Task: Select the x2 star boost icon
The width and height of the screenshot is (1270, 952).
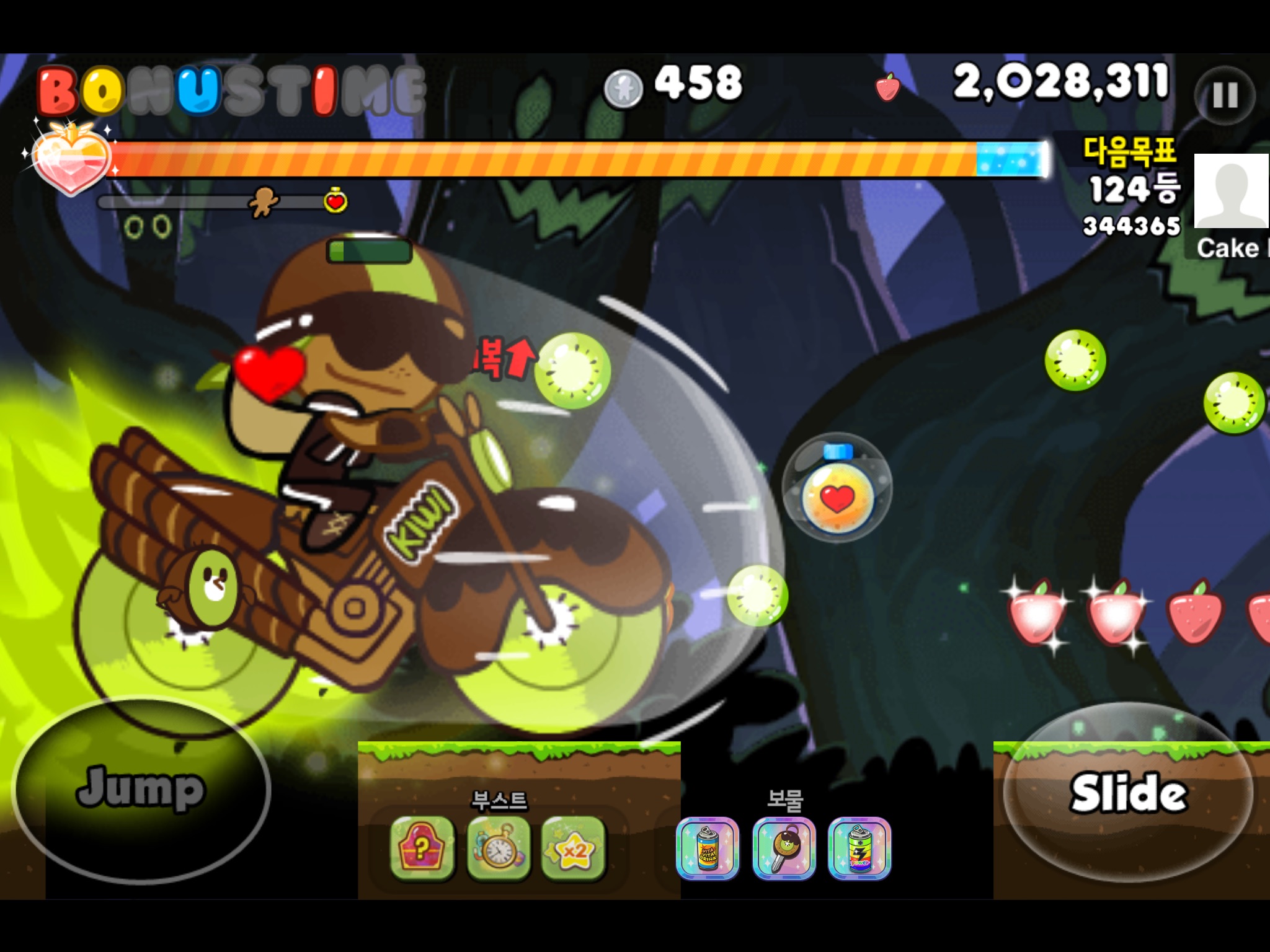Action: pyautogui.click(x=574, y=848)
